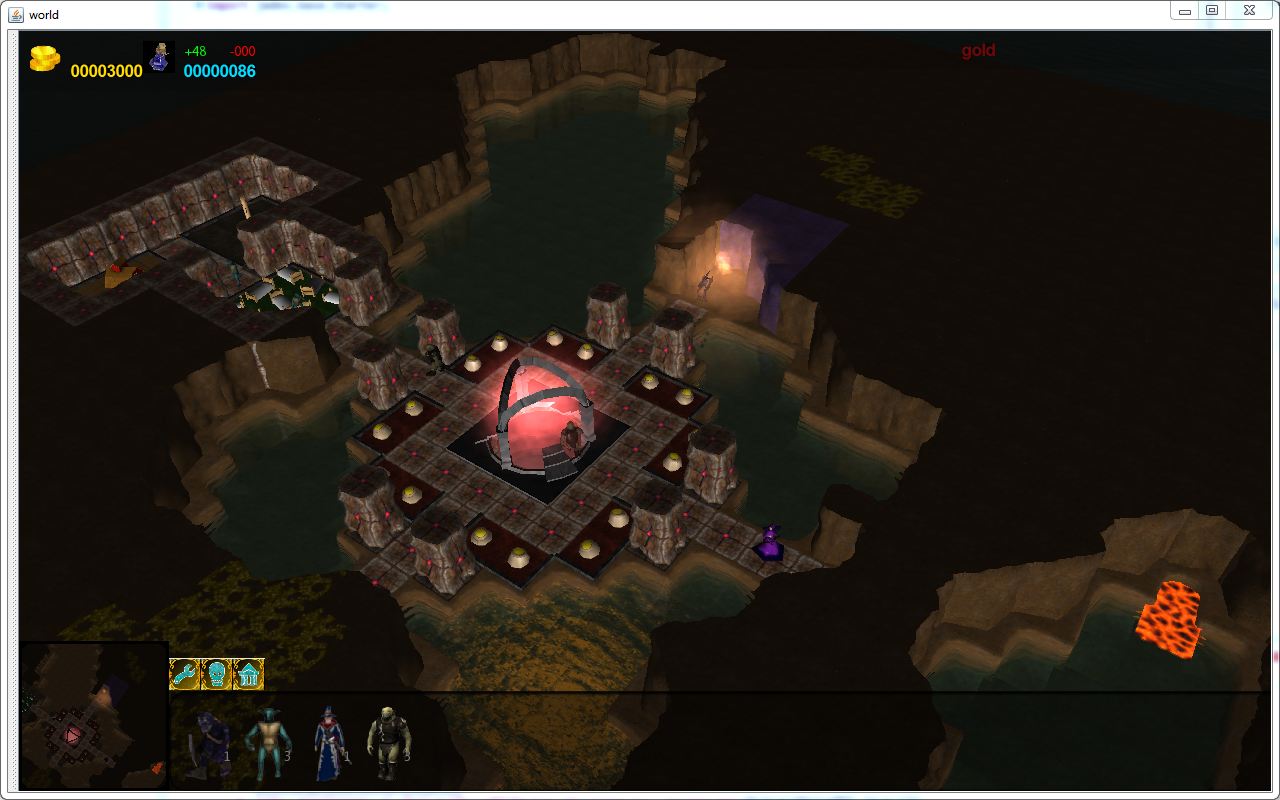The height and width of the screenshot is (800, 1280).
Task: Choose the teal goblin creature portrait
Action: pos(266,742)
